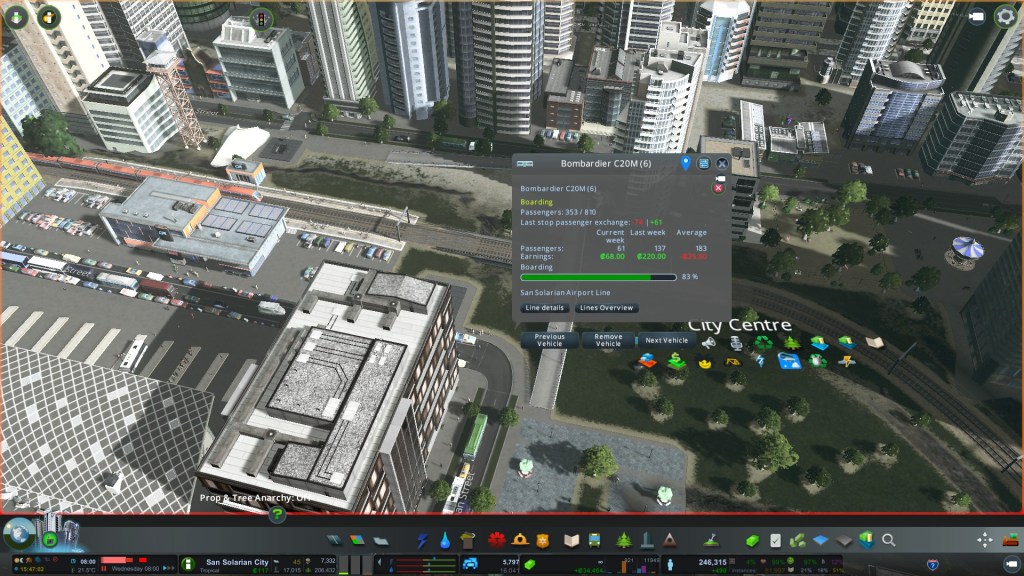
Task: Select the Next Vehicle button
Action: click(x=668, y=341)
